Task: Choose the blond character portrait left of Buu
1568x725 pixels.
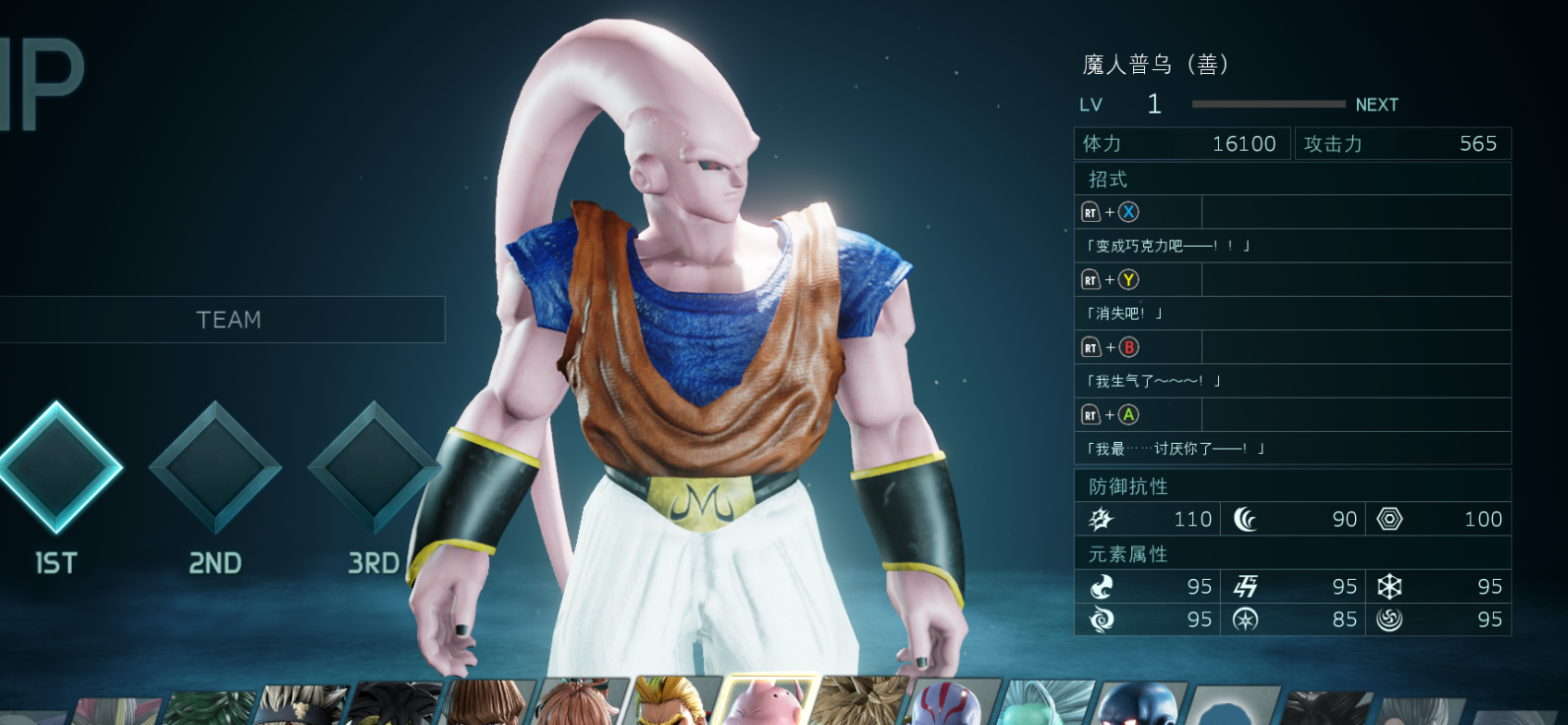Action: [x=672, y=703]
